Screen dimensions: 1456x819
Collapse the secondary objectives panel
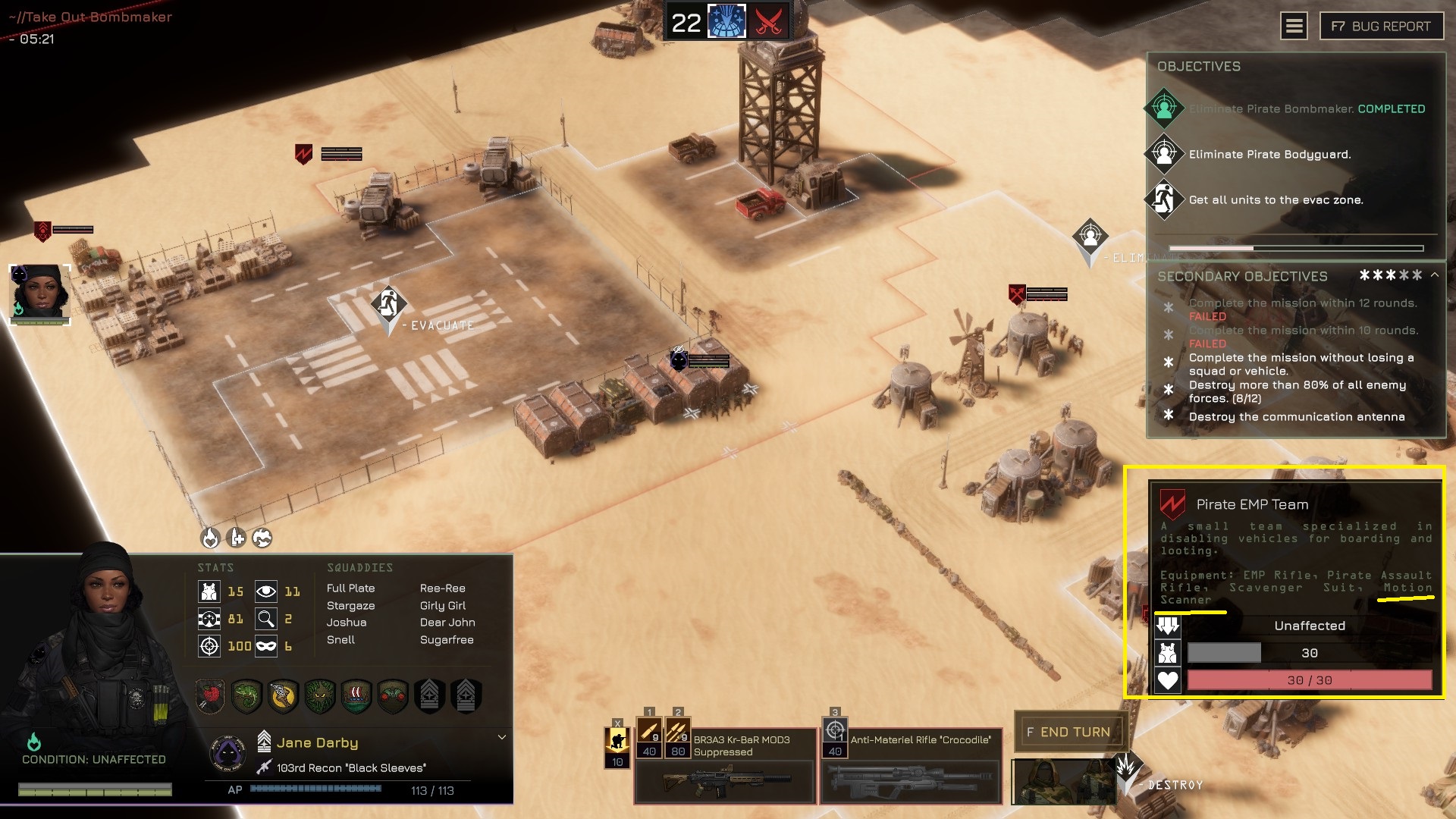[1435, 275]
